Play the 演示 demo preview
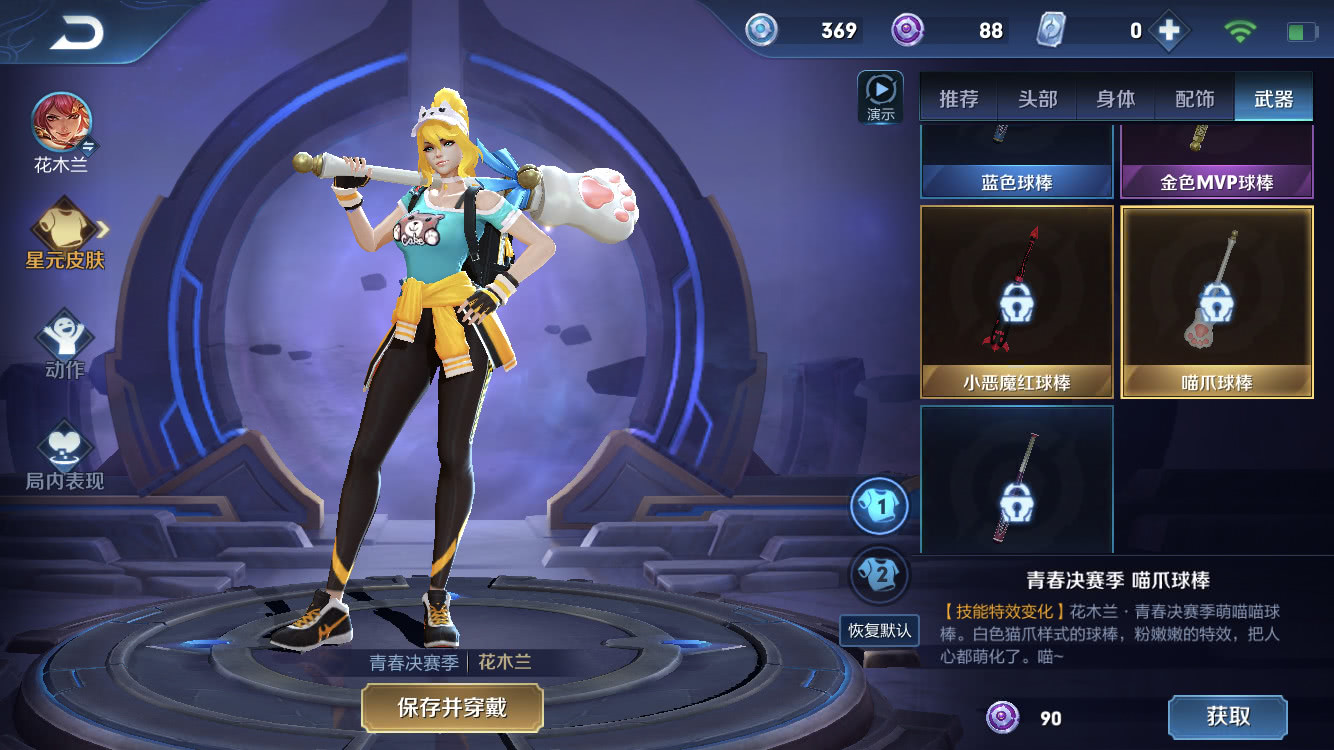Viewport: 1334px width, 750px height. coord(880,97)
